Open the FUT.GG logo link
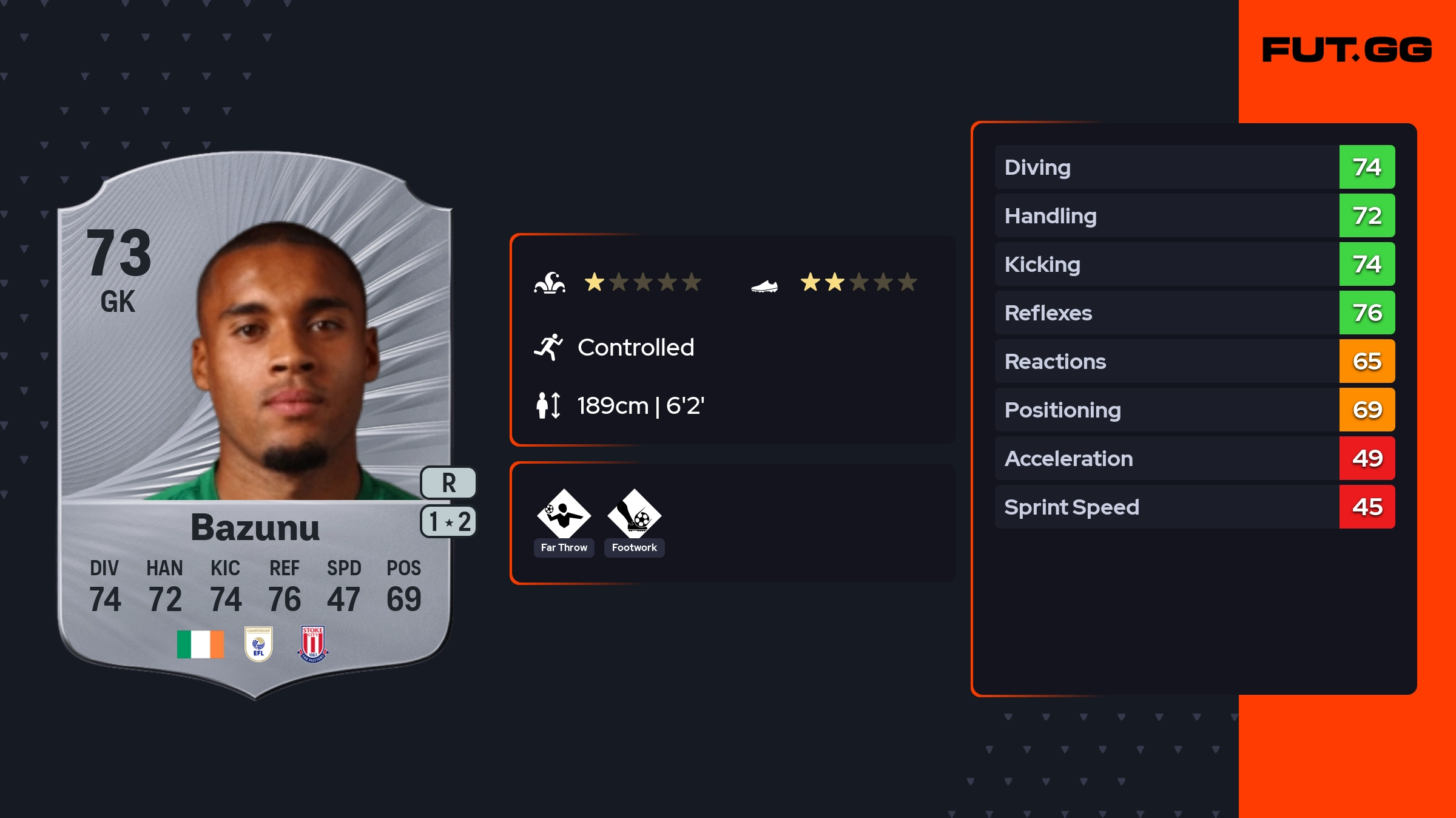Viewport: 1456px width, 818px height. click(1347, 50)
